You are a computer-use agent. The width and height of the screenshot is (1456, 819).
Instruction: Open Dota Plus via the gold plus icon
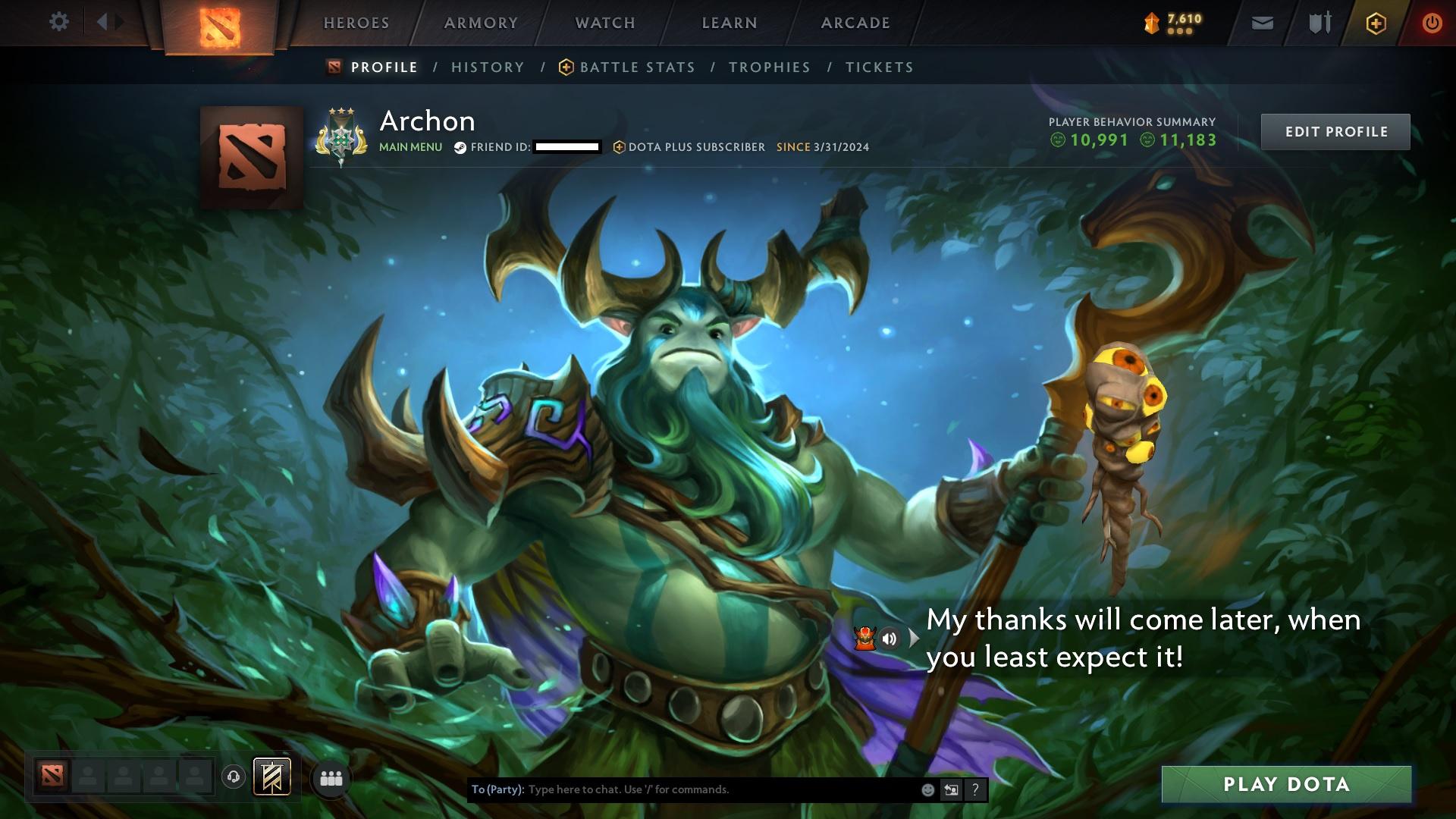click(1375, 23)
